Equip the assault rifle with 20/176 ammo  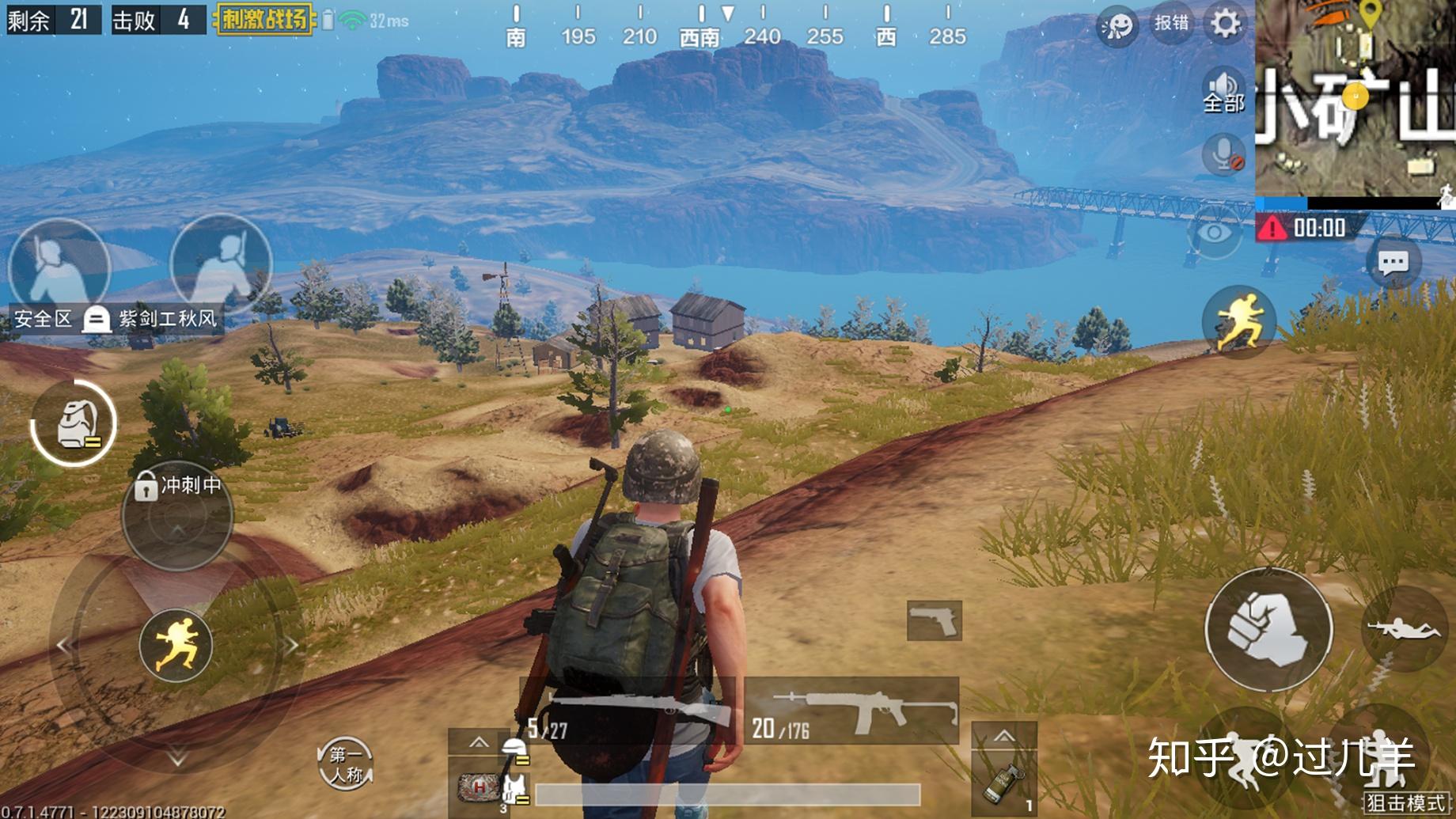(851, 710)
